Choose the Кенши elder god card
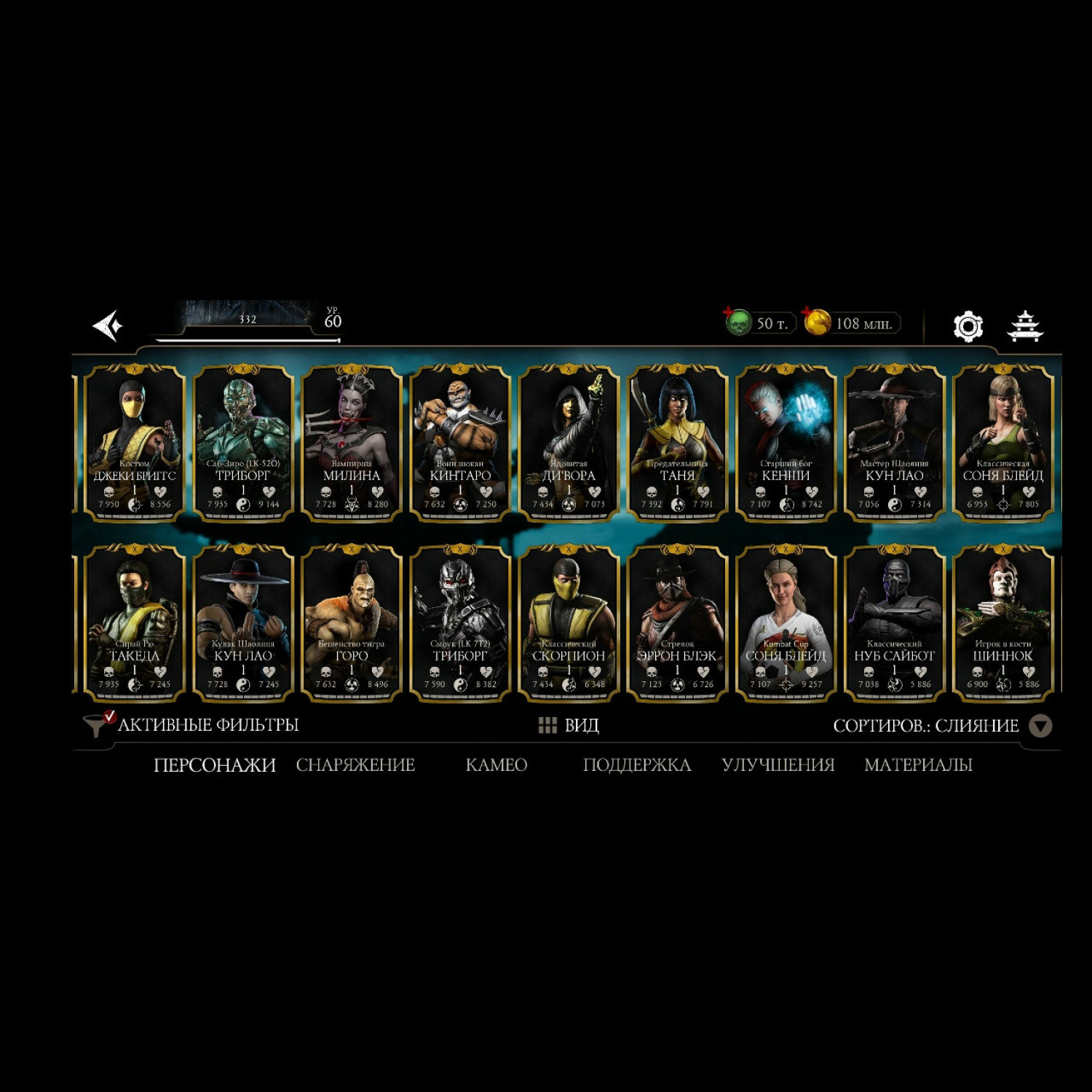1092x1092 pixels. (x=786, y=444)
